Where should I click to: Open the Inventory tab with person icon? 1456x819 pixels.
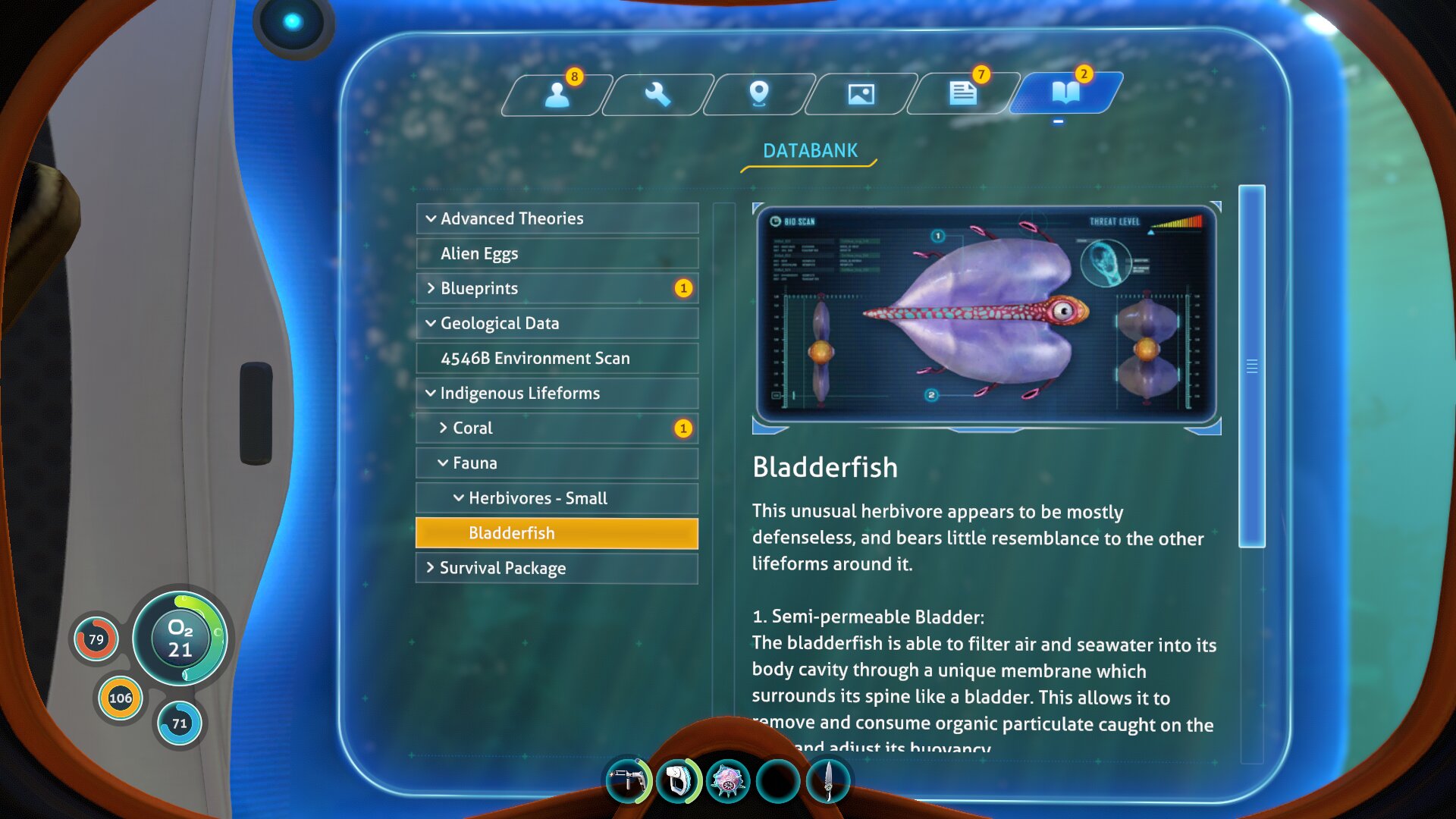(557, 94)
